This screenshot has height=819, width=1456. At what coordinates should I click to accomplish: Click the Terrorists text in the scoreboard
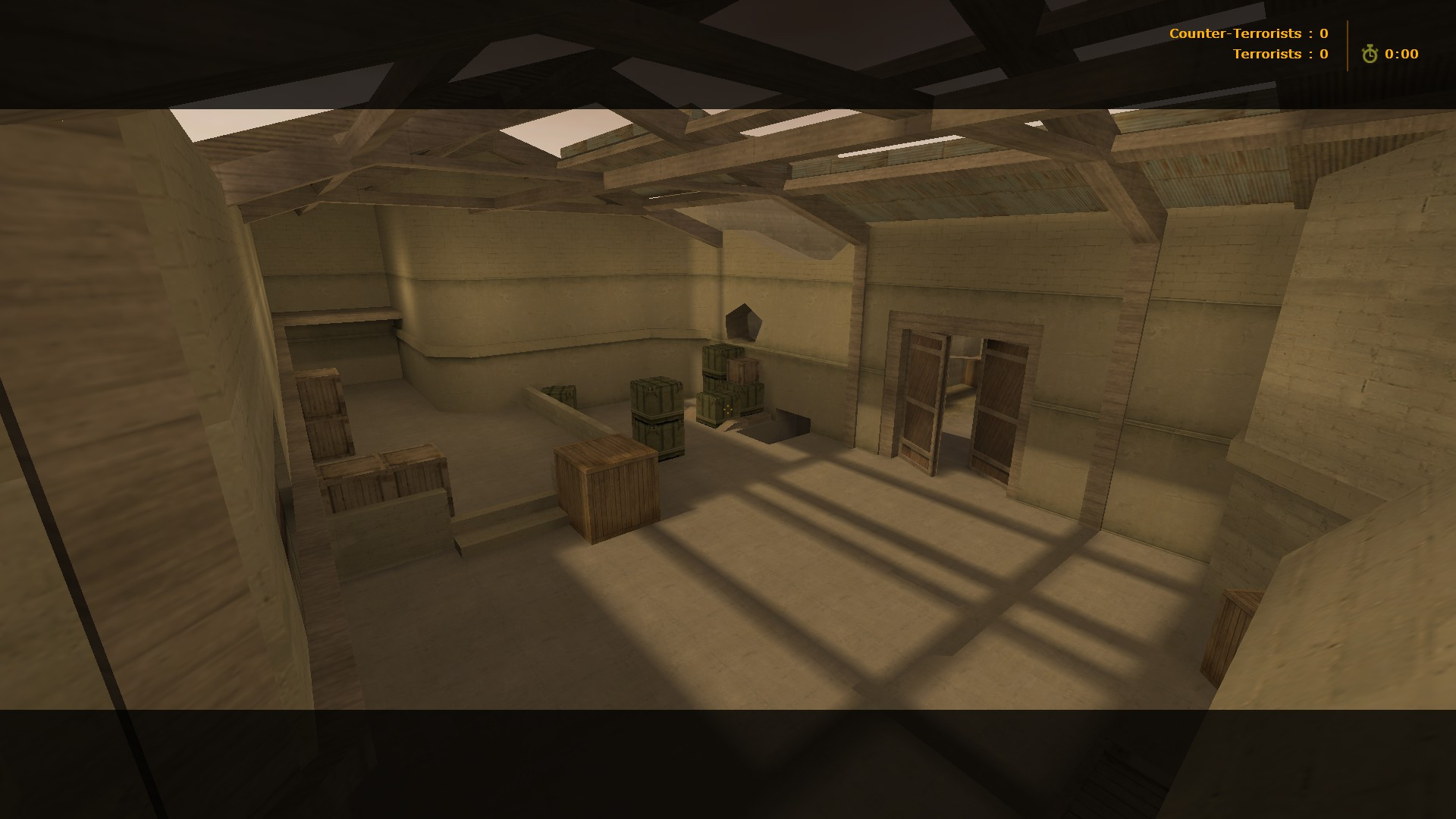[1267, 54]
